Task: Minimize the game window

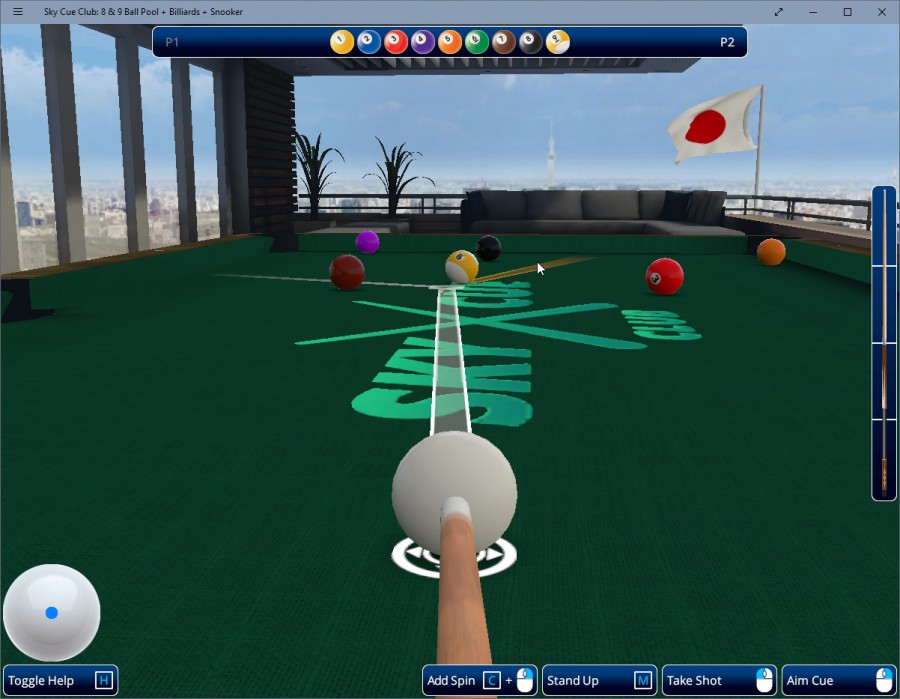Action: (x=813, y=12)
